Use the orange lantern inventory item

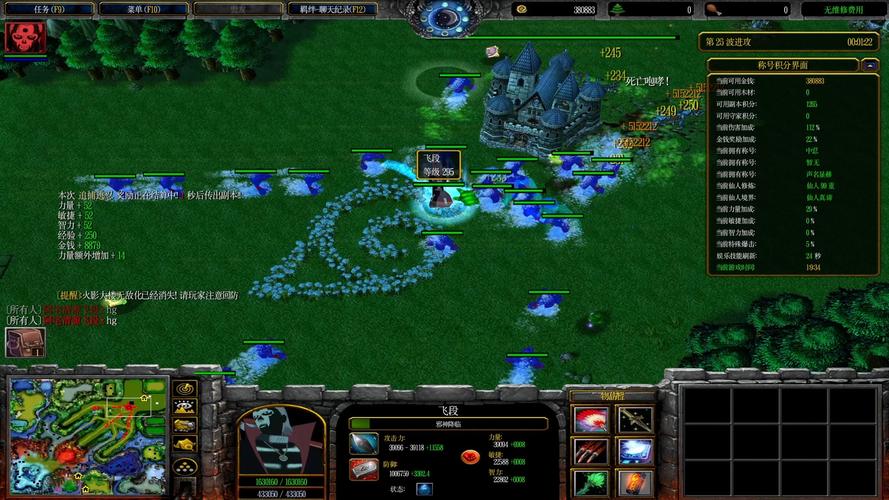pos(635,484)
